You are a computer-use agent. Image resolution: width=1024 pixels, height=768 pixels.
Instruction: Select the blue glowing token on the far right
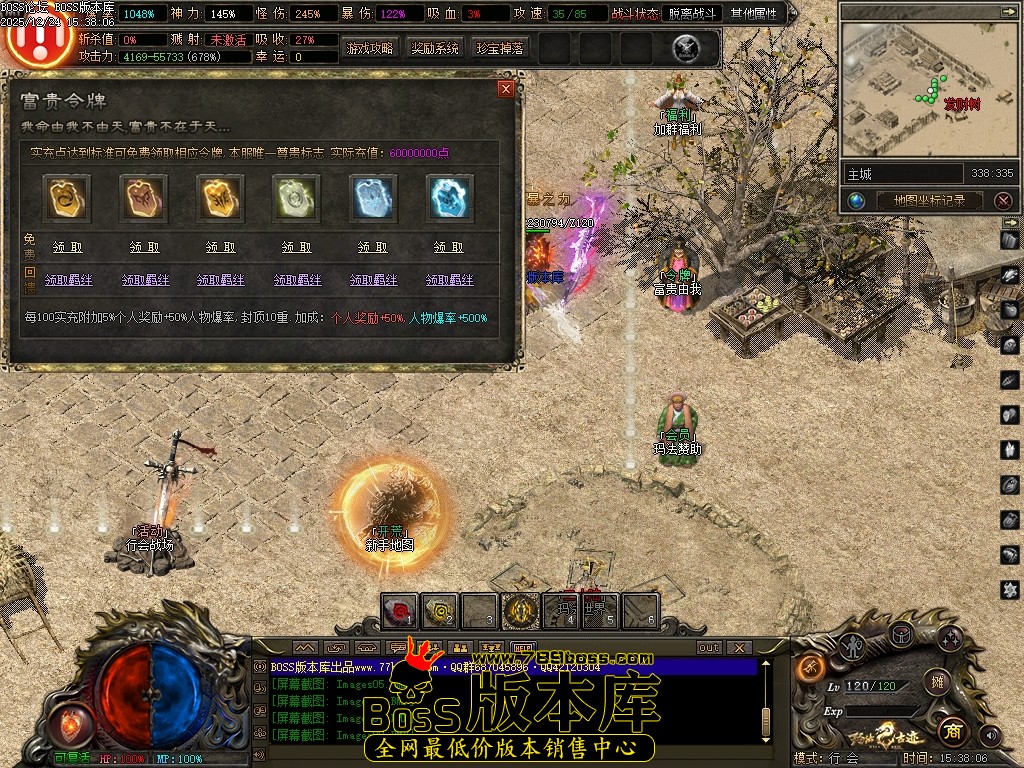[x=449, y=198]
